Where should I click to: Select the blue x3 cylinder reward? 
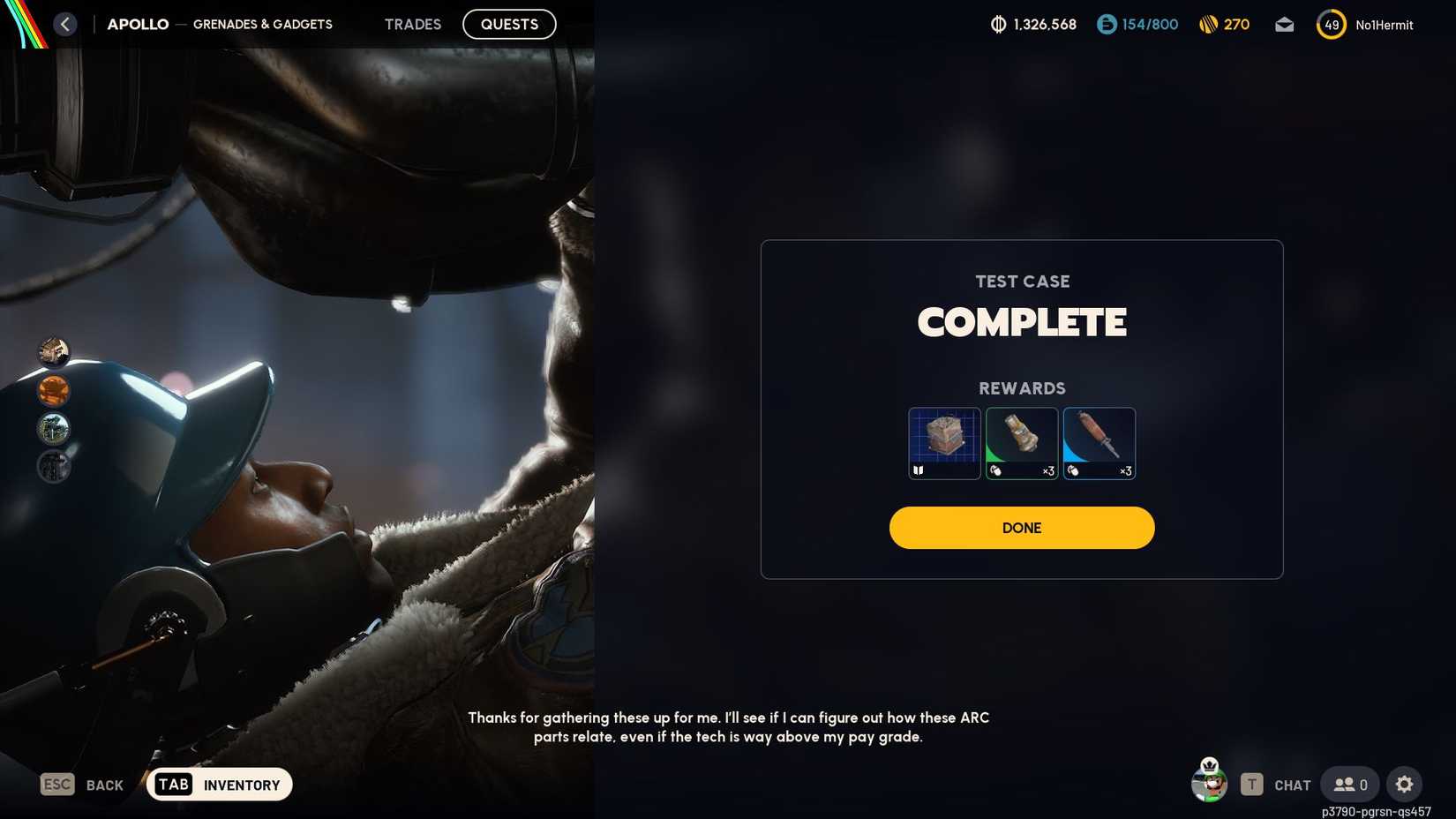pos(1100,443)
